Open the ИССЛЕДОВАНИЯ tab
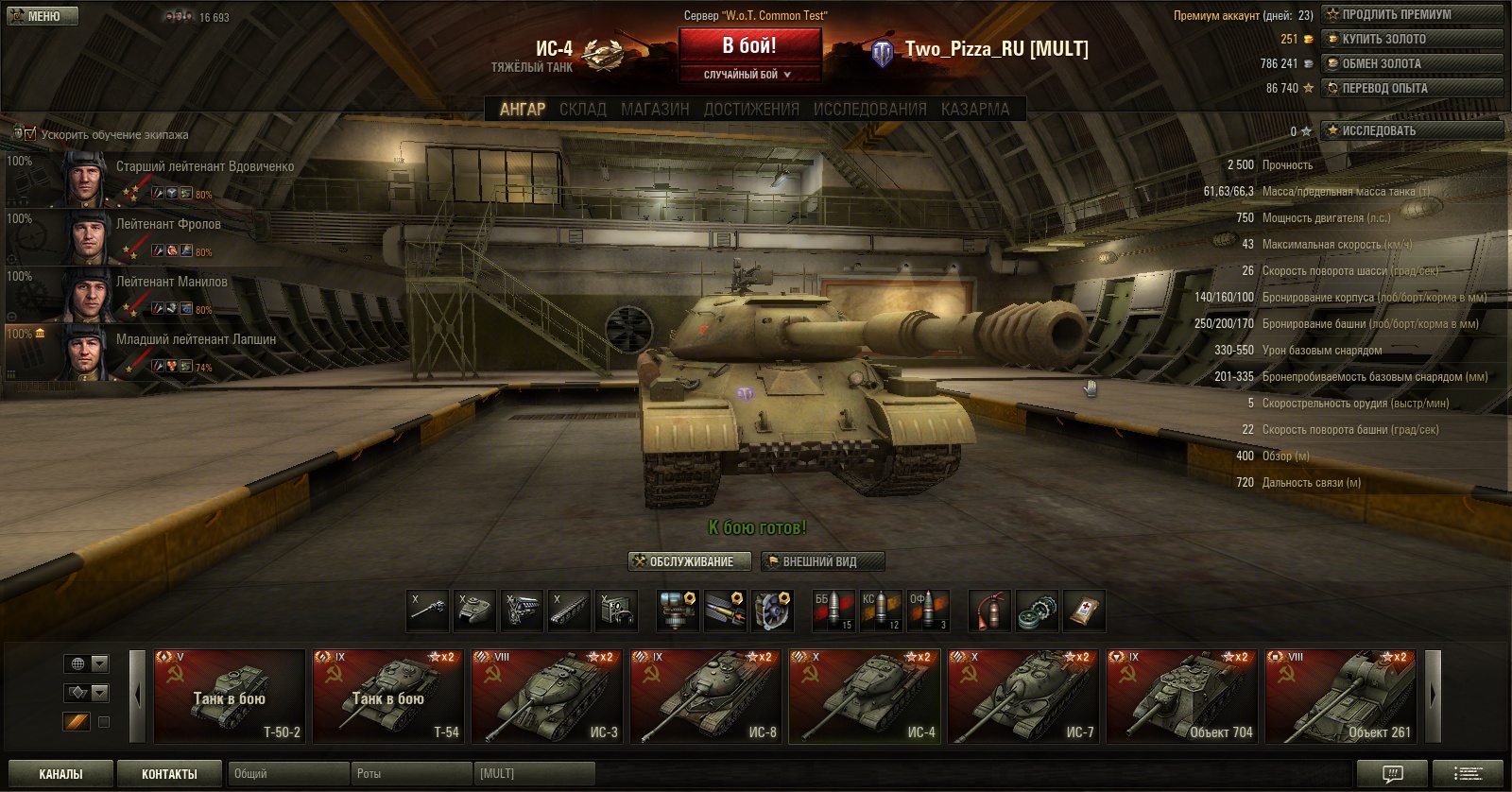This screenshot has height=792, width=1512. [x=869, y=110]
